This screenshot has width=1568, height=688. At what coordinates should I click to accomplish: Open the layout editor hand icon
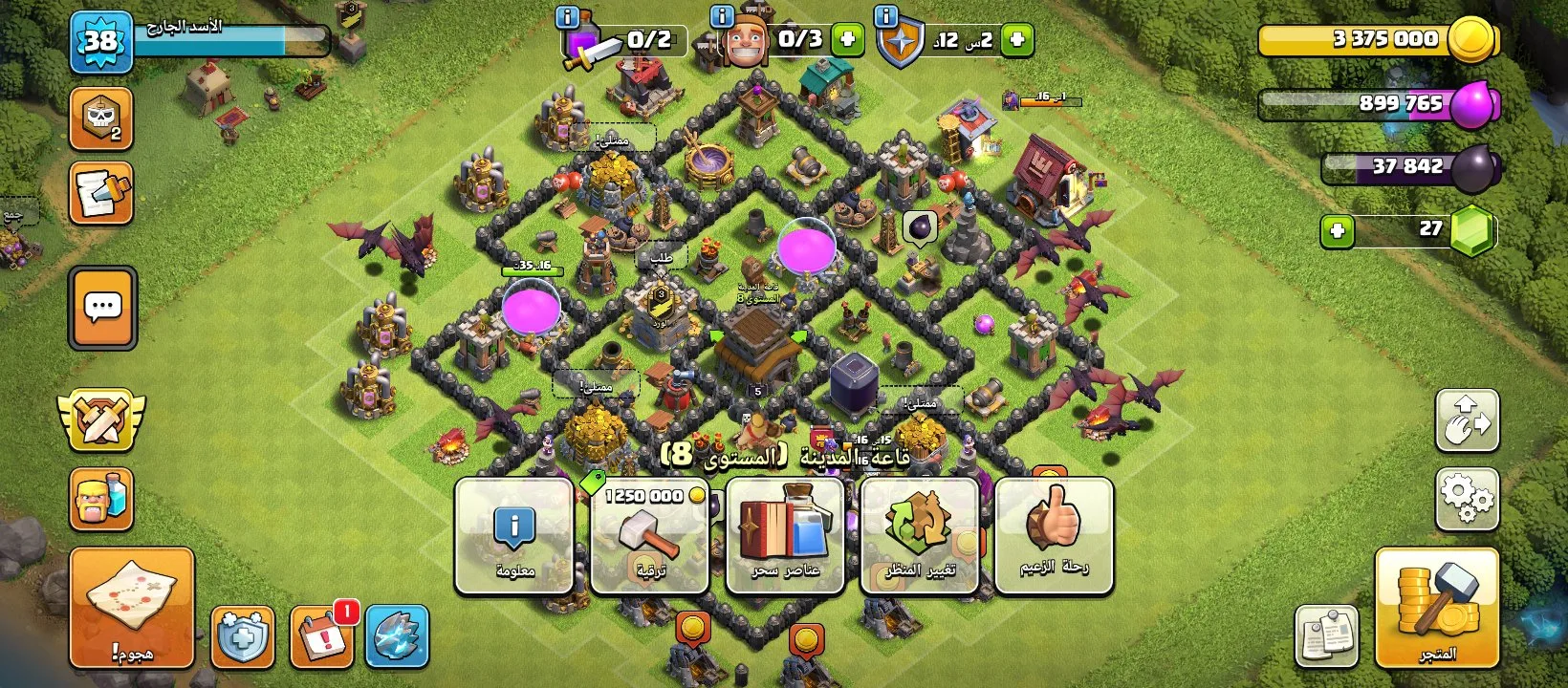tap(1467, 420)
